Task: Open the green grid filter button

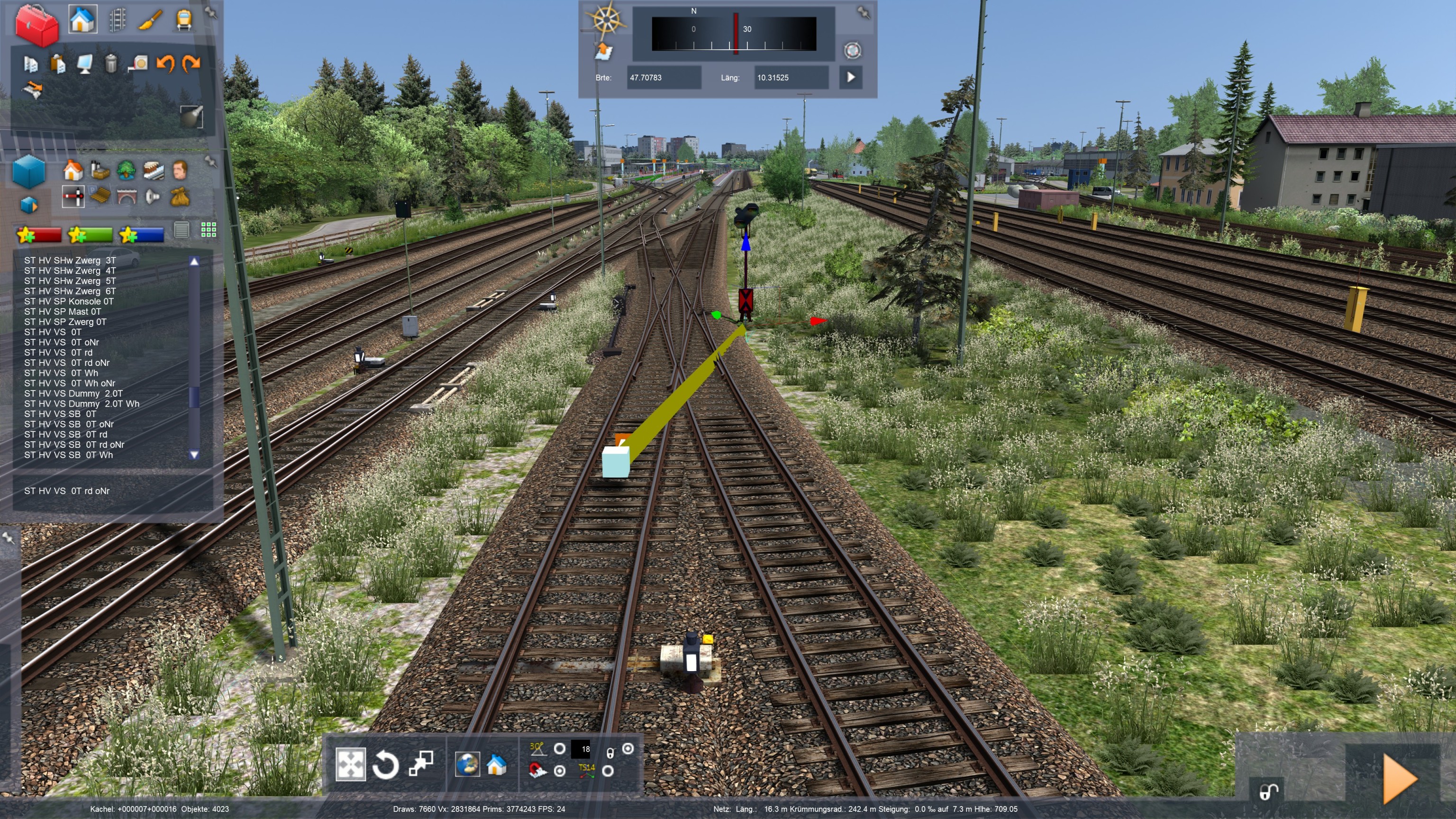Action: coord(209,229)
